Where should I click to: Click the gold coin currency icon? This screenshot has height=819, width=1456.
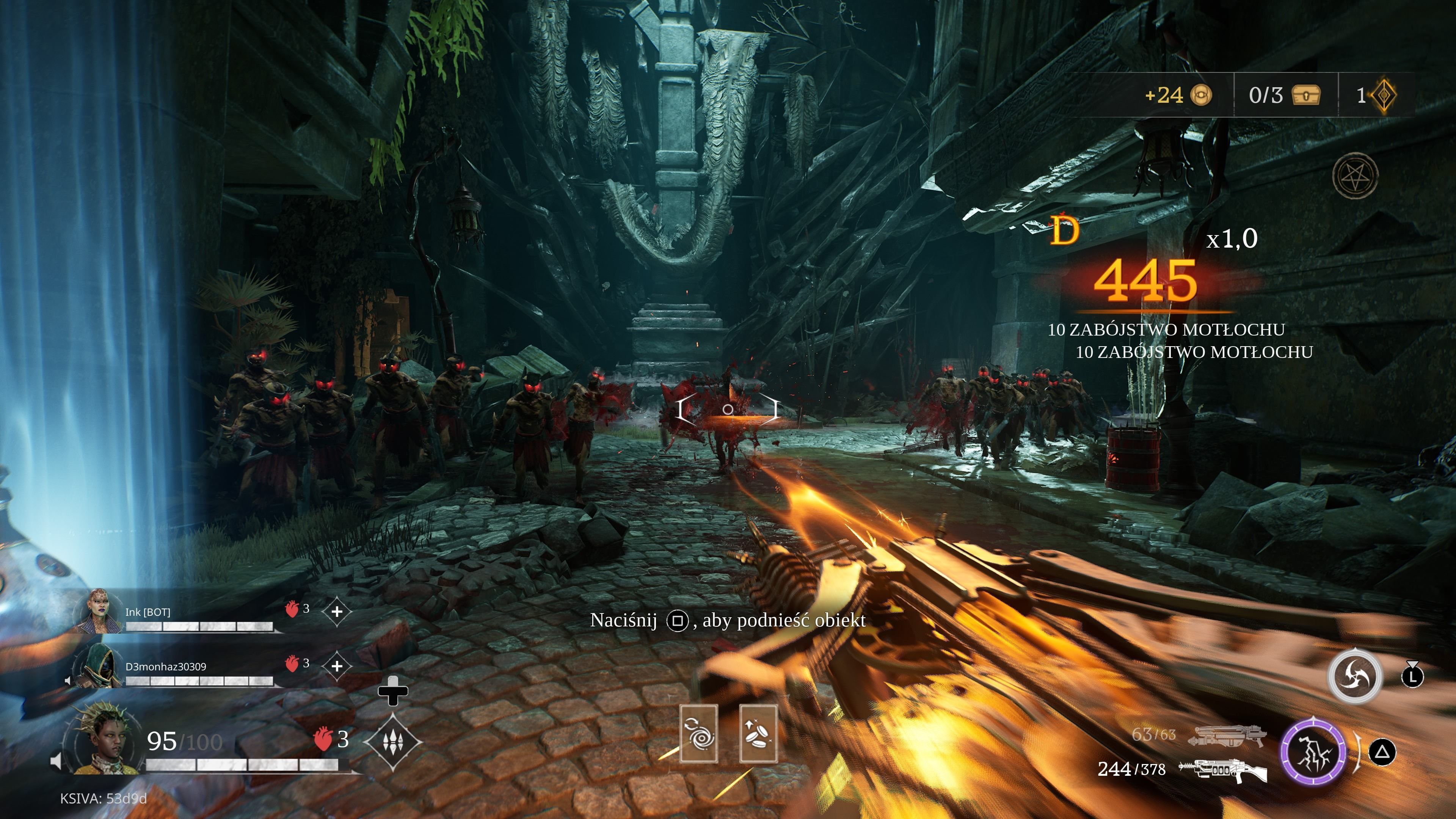point(1201,95)
